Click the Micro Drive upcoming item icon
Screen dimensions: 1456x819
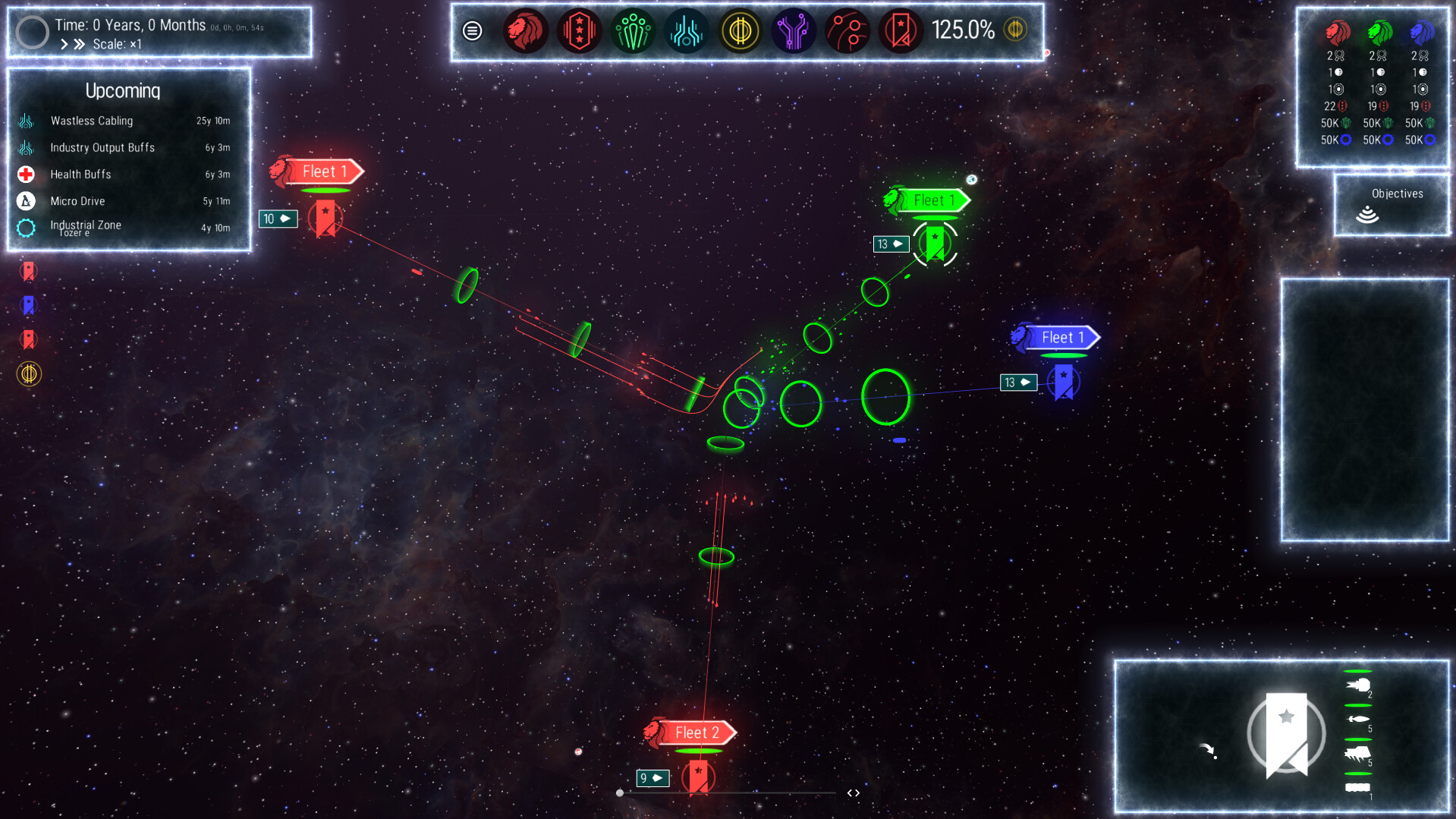(25, 200)
